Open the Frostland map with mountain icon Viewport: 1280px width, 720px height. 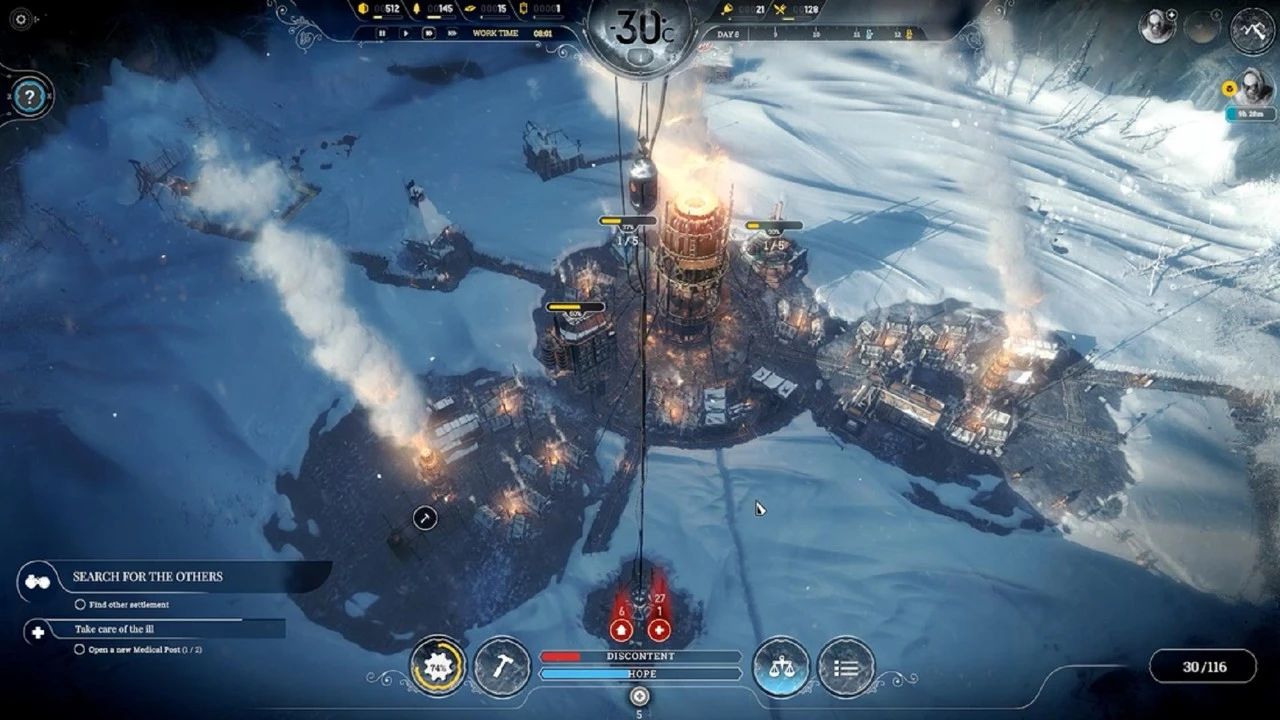[x=1252, y=30]
